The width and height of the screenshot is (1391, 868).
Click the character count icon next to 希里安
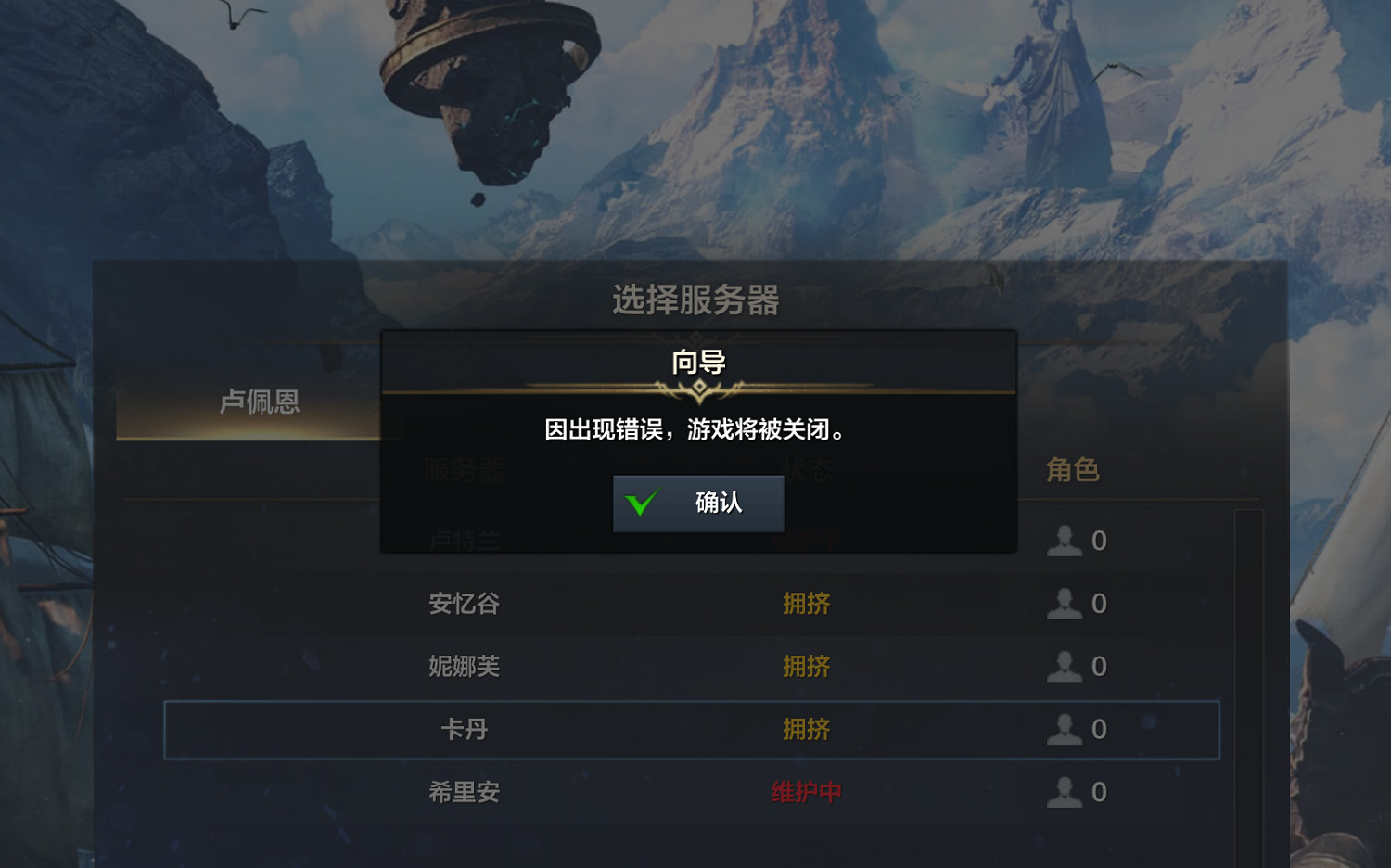pyautogui.click(x=1065, y=793)
